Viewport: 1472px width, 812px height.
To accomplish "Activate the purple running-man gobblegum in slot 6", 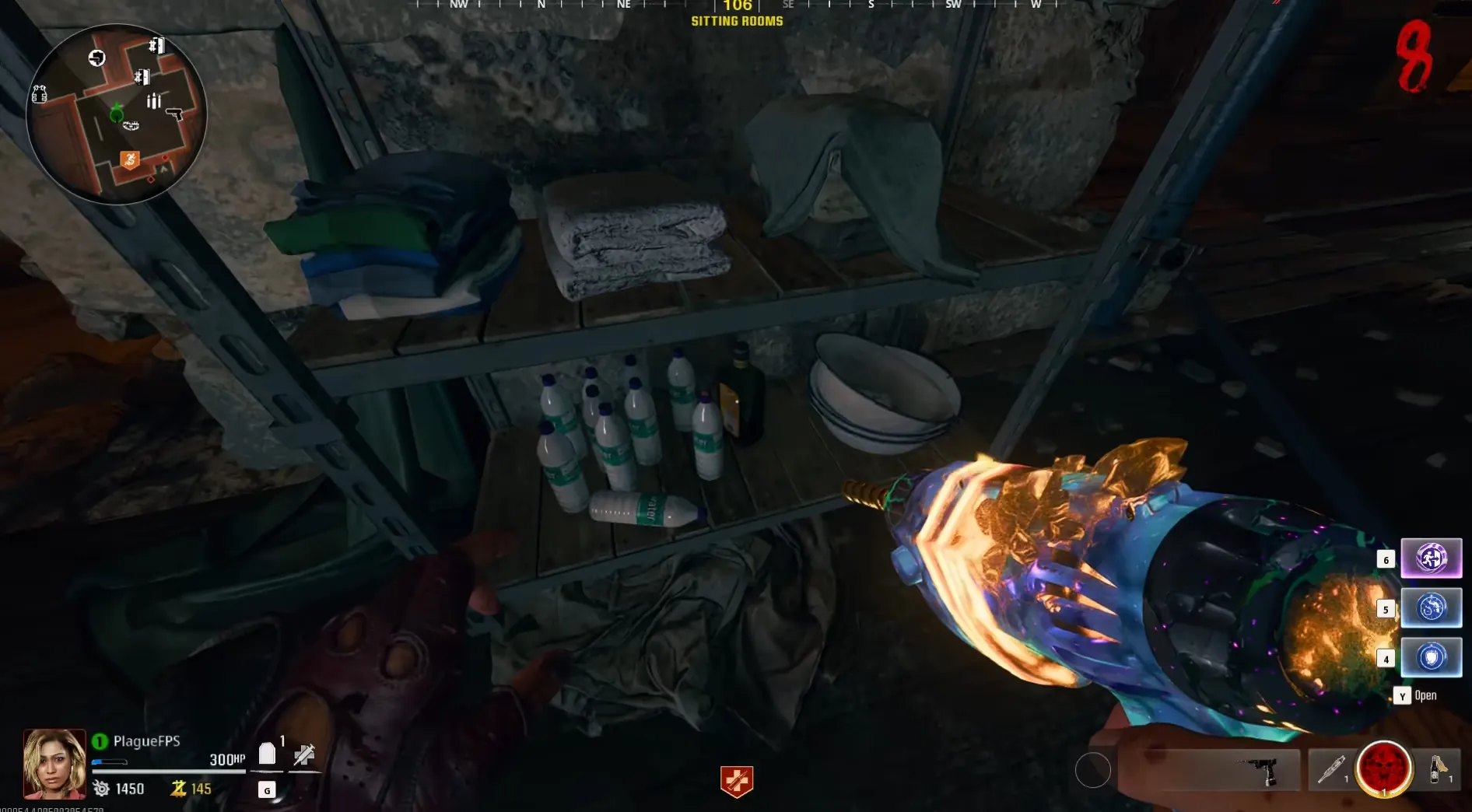I will pyautogui.click(x=1431, y=558).
